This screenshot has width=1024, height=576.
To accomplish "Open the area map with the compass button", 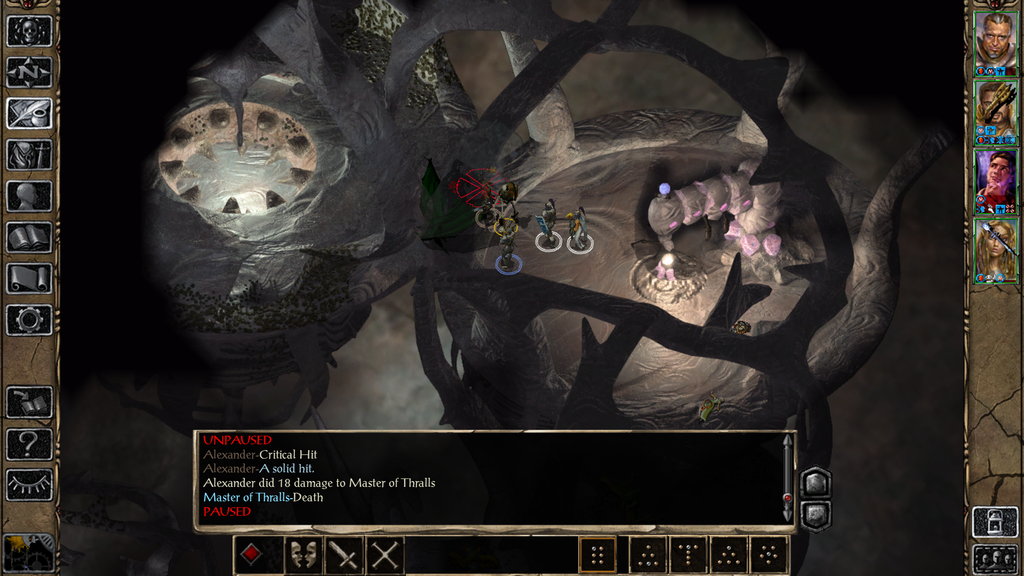I will (29, 72).
